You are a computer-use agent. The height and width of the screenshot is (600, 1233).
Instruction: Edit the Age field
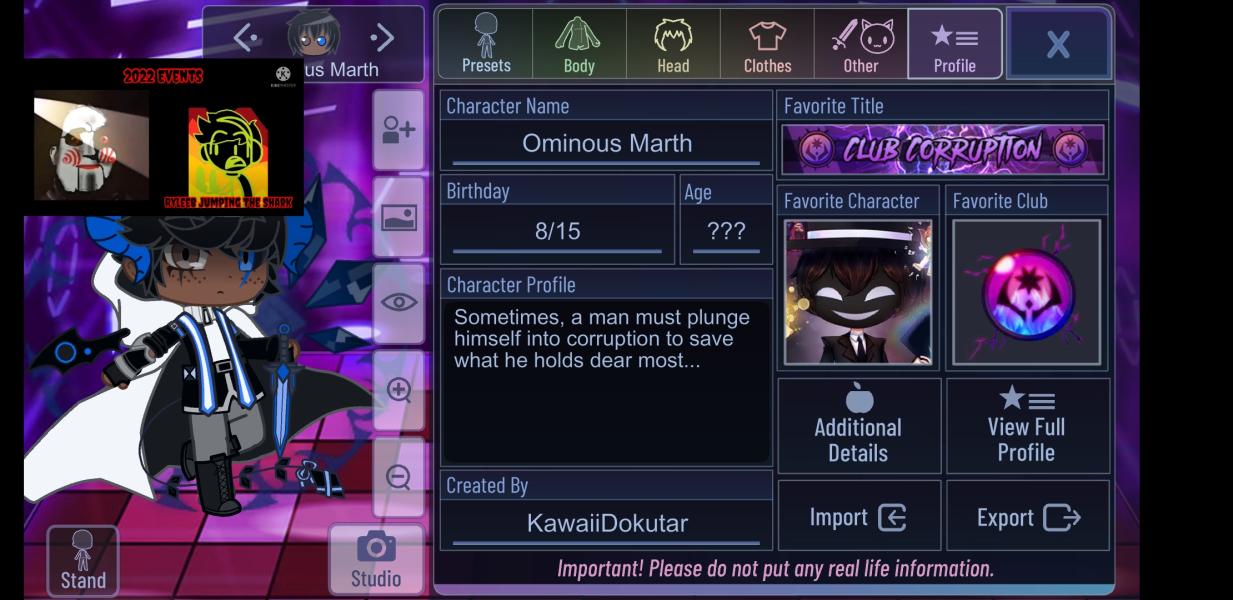click(726, 232)
